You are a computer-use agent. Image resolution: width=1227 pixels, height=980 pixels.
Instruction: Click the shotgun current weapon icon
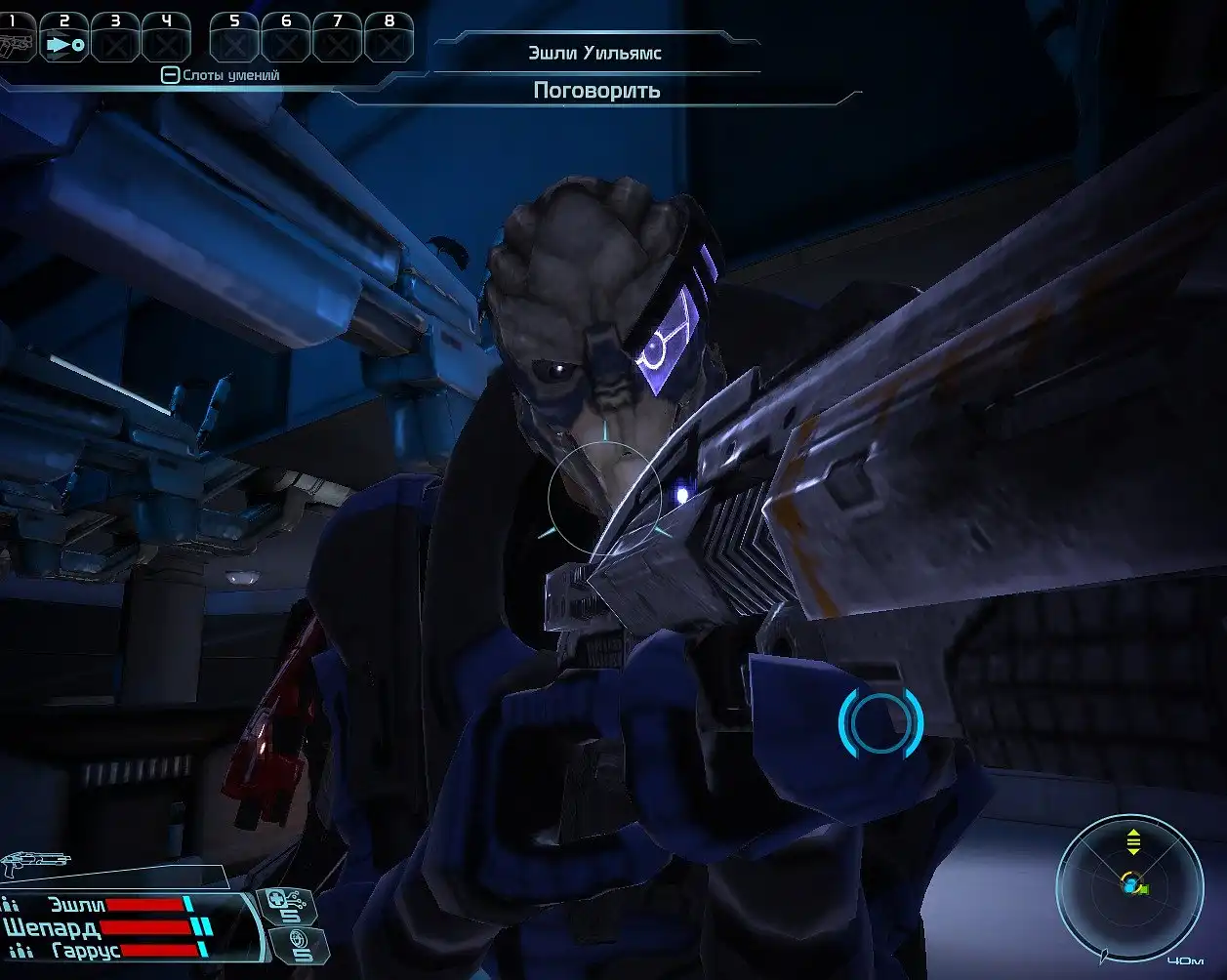pos(35,863)
